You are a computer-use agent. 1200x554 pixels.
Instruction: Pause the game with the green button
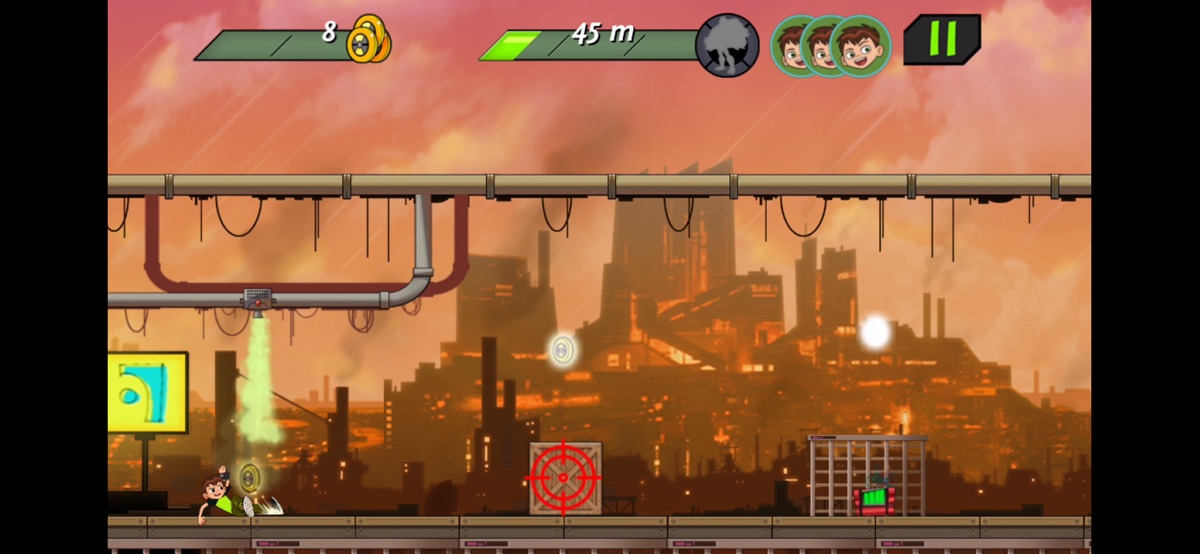(941, 40)
